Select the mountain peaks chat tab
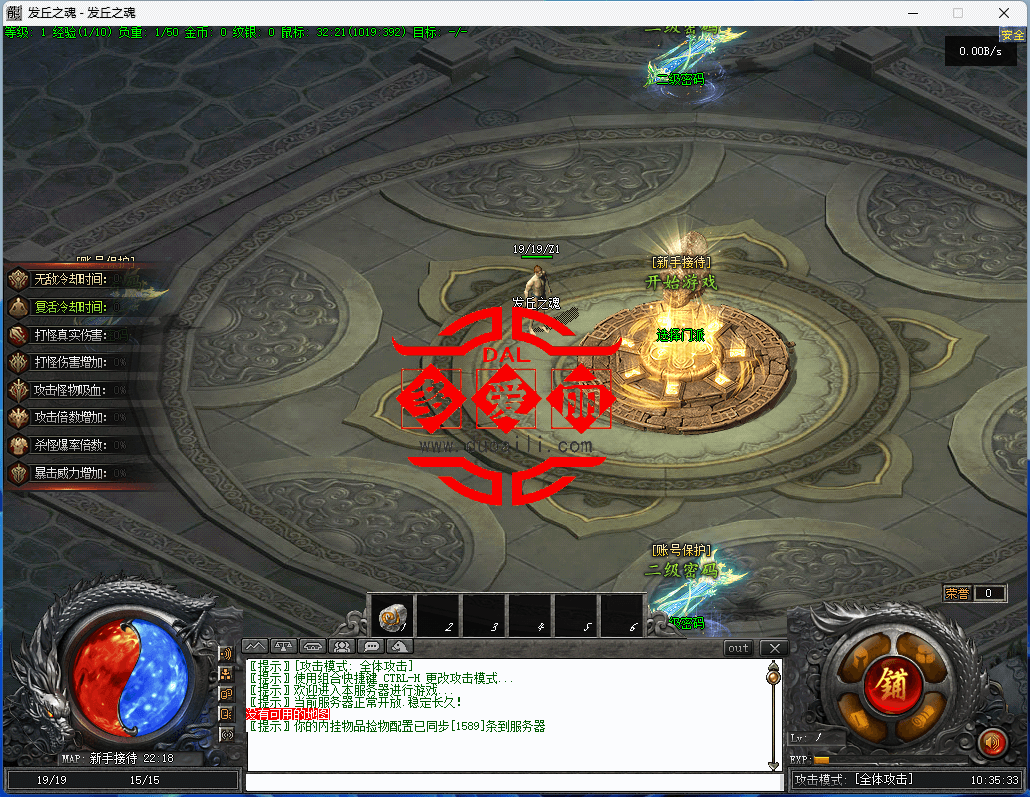1030x797 pixels. pos(255,647)
